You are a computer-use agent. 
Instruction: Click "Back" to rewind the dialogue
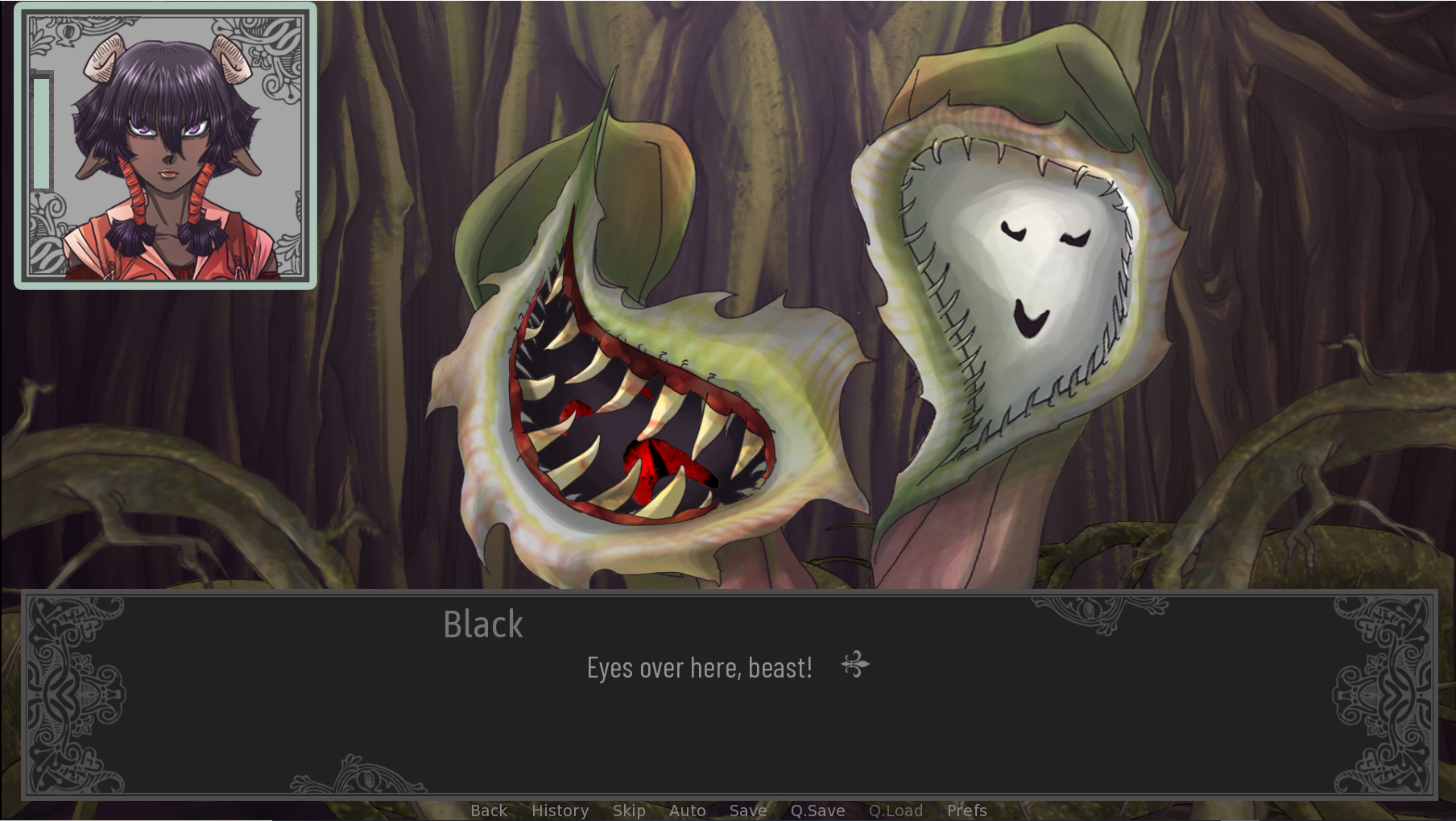[x=488, y=810]
